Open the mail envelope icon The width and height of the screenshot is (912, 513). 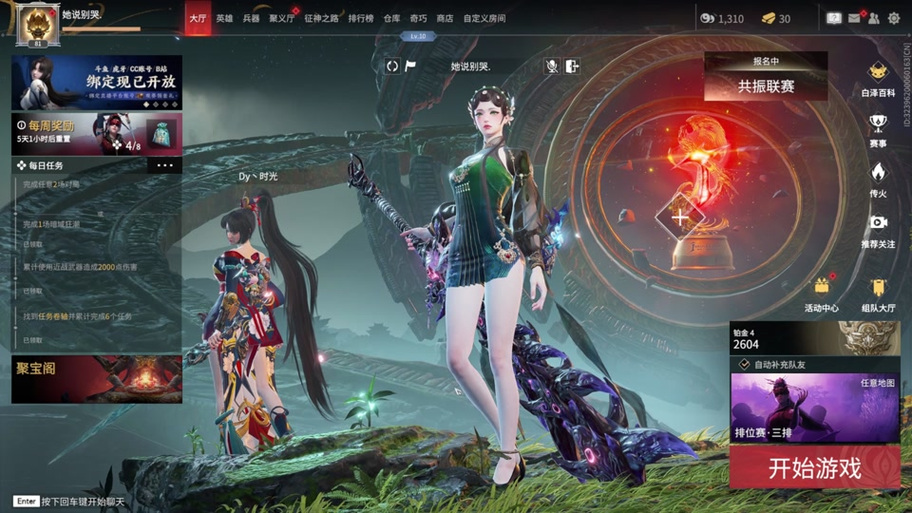click(855, 18)
